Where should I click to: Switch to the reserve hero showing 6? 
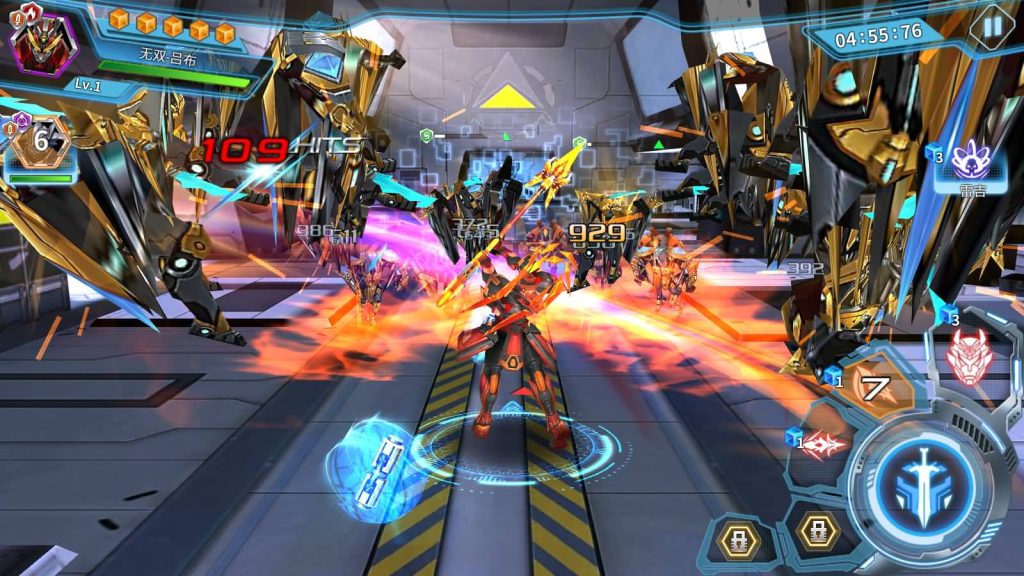41,143
